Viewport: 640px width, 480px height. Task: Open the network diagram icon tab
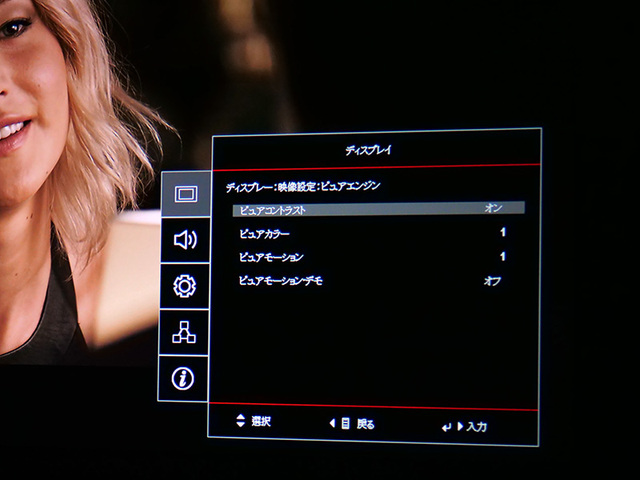[x=185, y=333]
